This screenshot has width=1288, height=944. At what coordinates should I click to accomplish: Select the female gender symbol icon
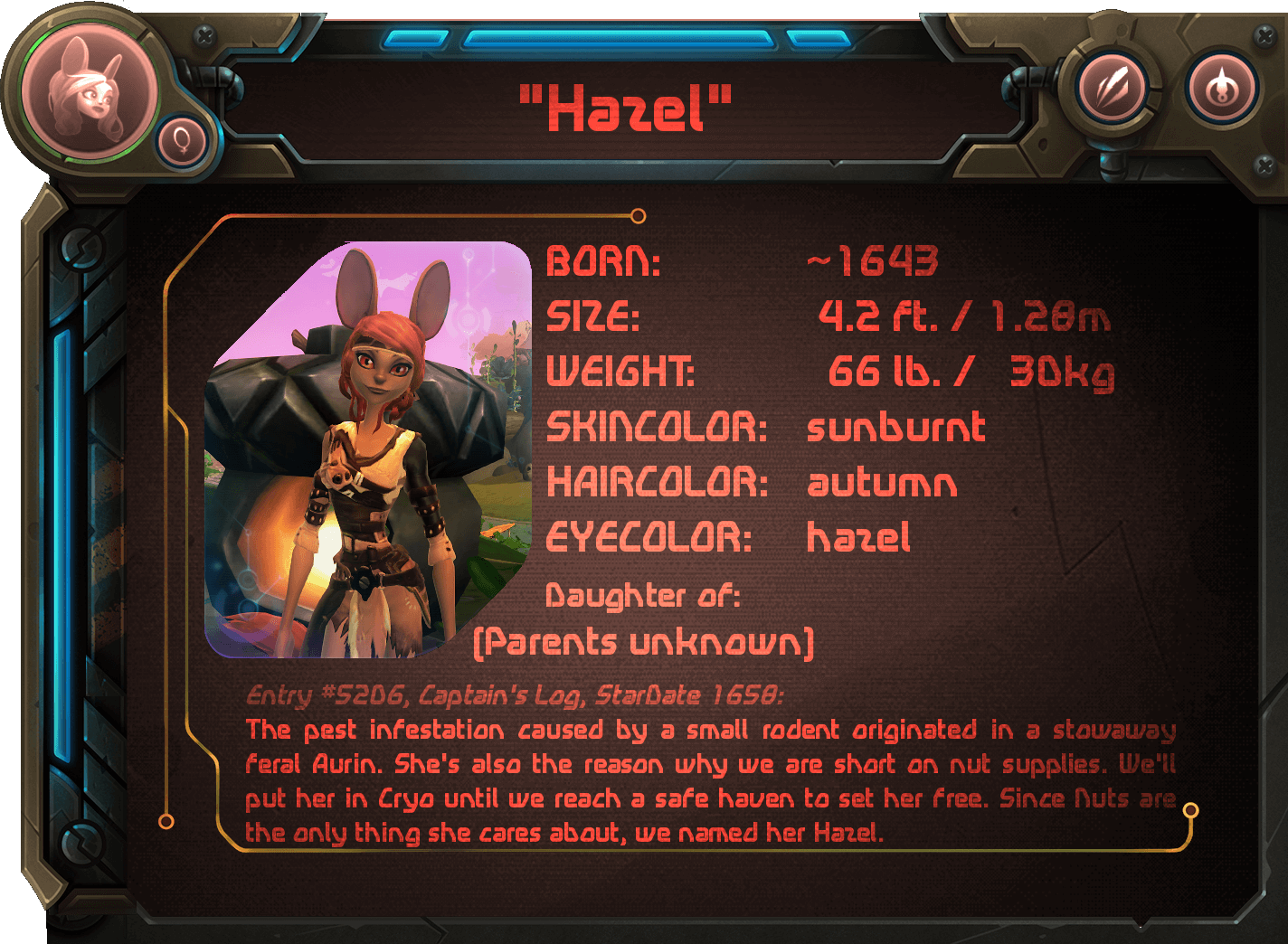tap(184, 142)
